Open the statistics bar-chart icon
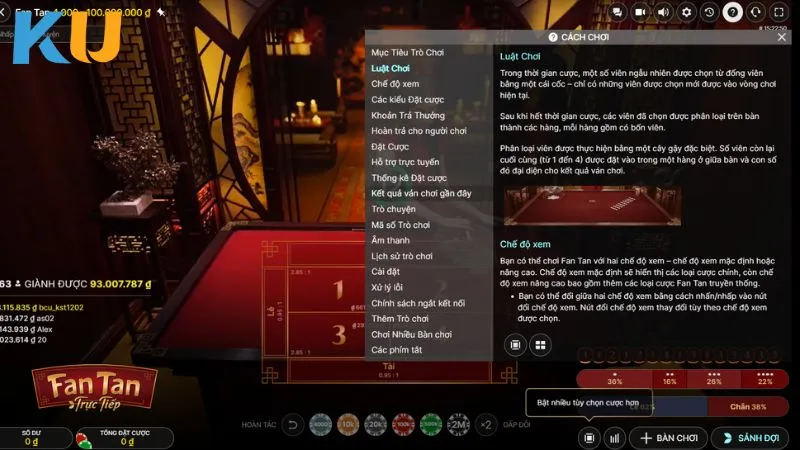The height and width of the screenshot is (450, 800). pyautogui.click(x=615, y=438)
